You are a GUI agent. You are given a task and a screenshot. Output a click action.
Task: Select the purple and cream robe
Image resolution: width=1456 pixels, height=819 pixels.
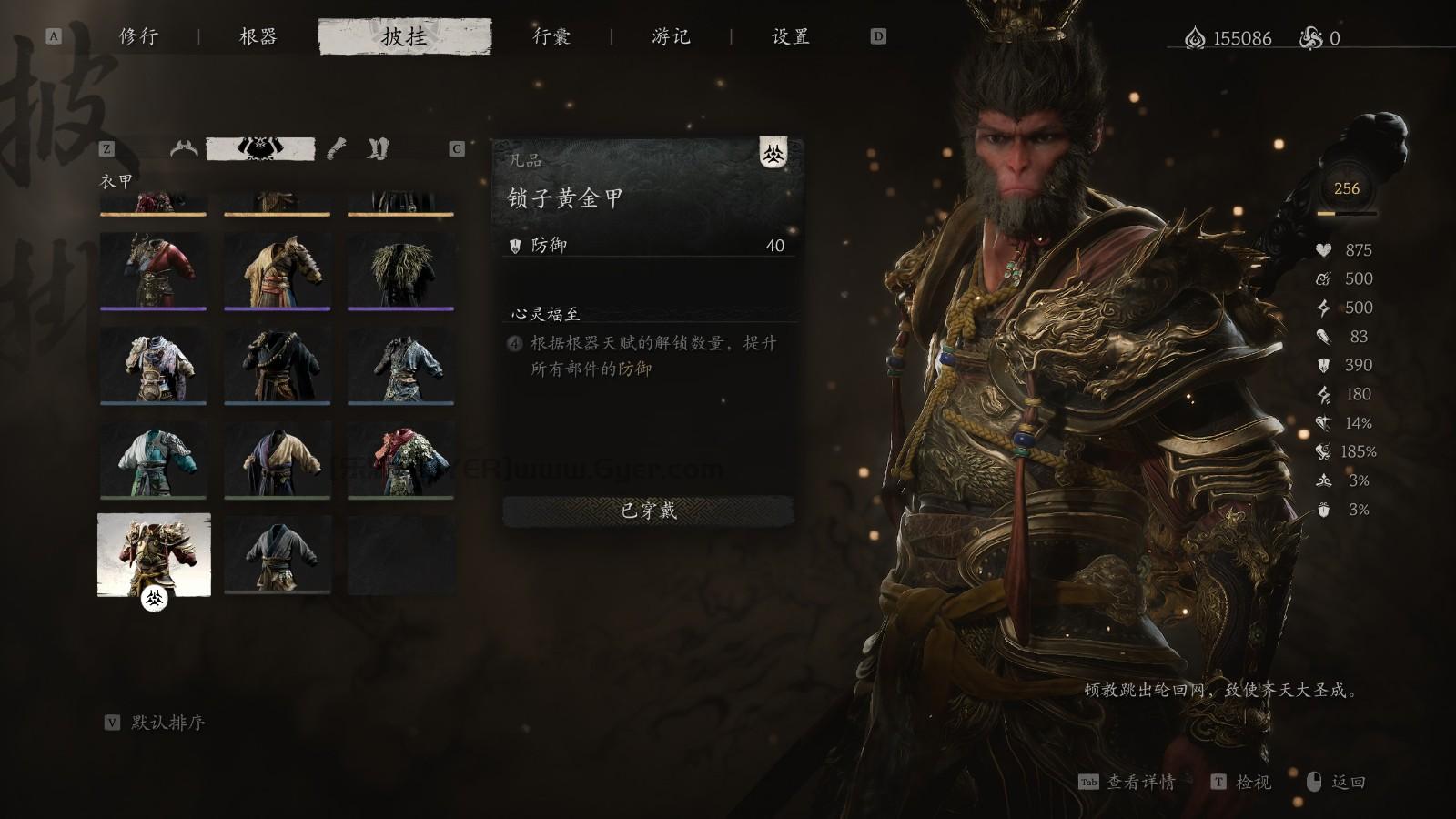click(278, 459)
